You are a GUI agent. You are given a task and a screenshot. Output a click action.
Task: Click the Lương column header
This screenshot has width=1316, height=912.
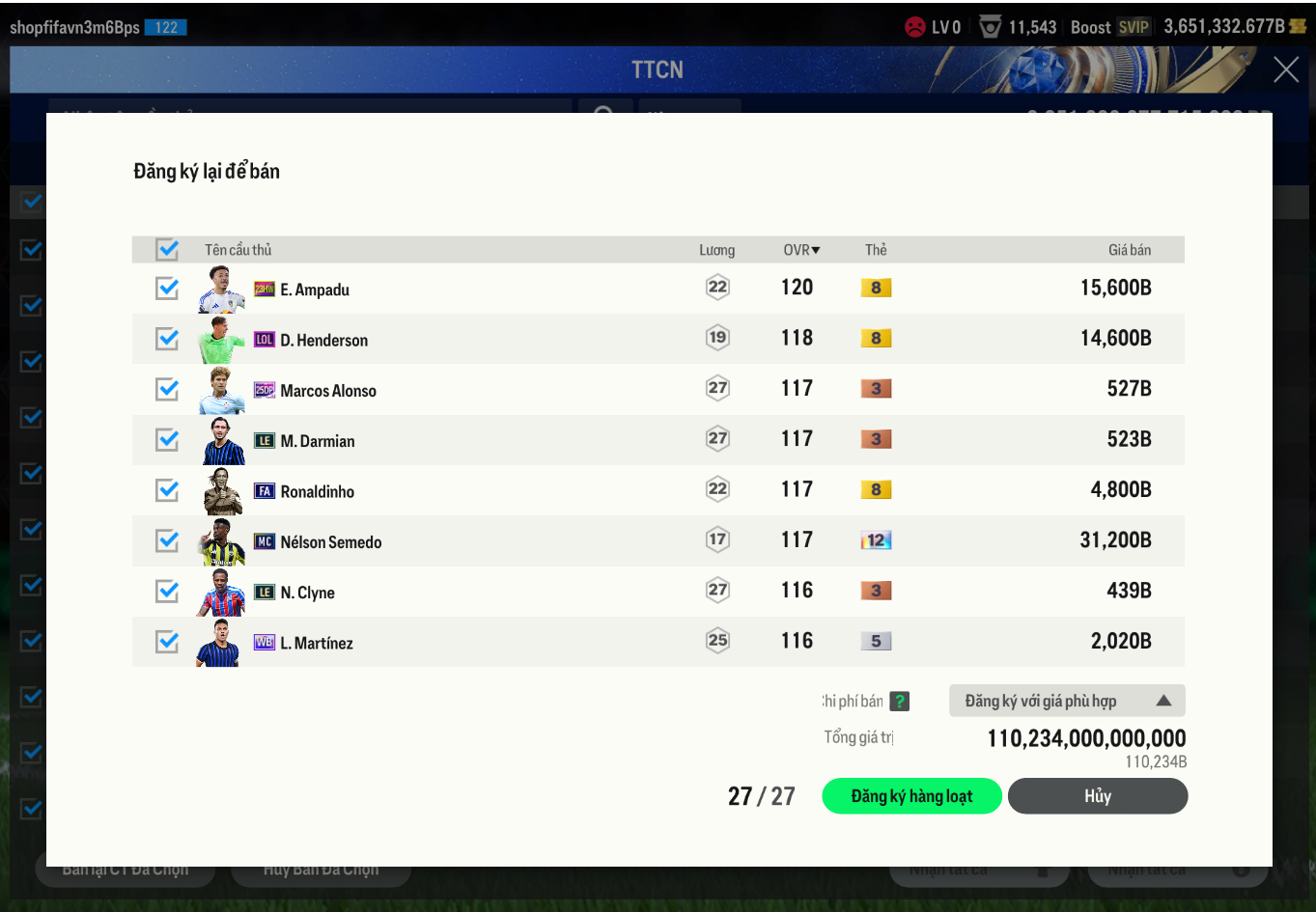pos(716,250)
